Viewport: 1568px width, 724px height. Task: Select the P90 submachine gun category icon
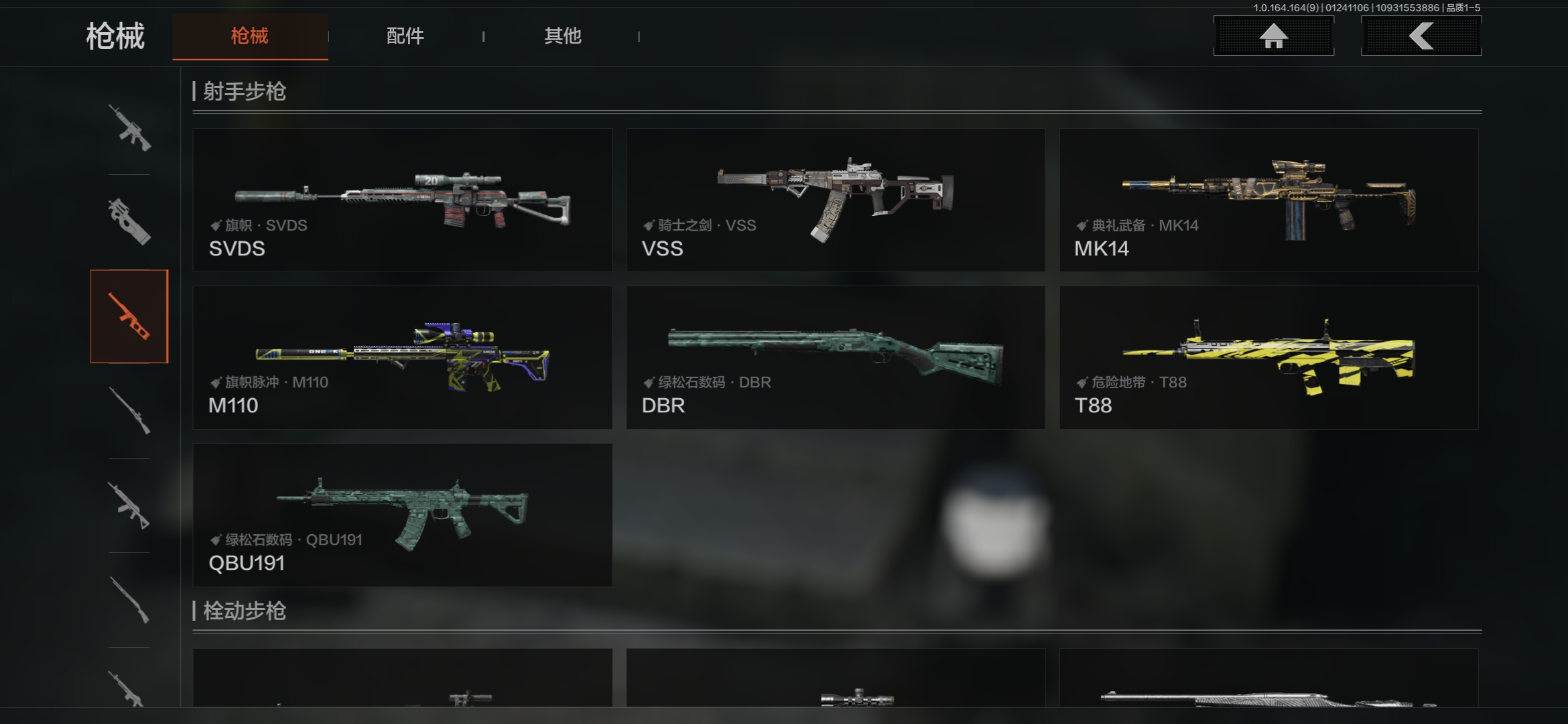(129, 222)
